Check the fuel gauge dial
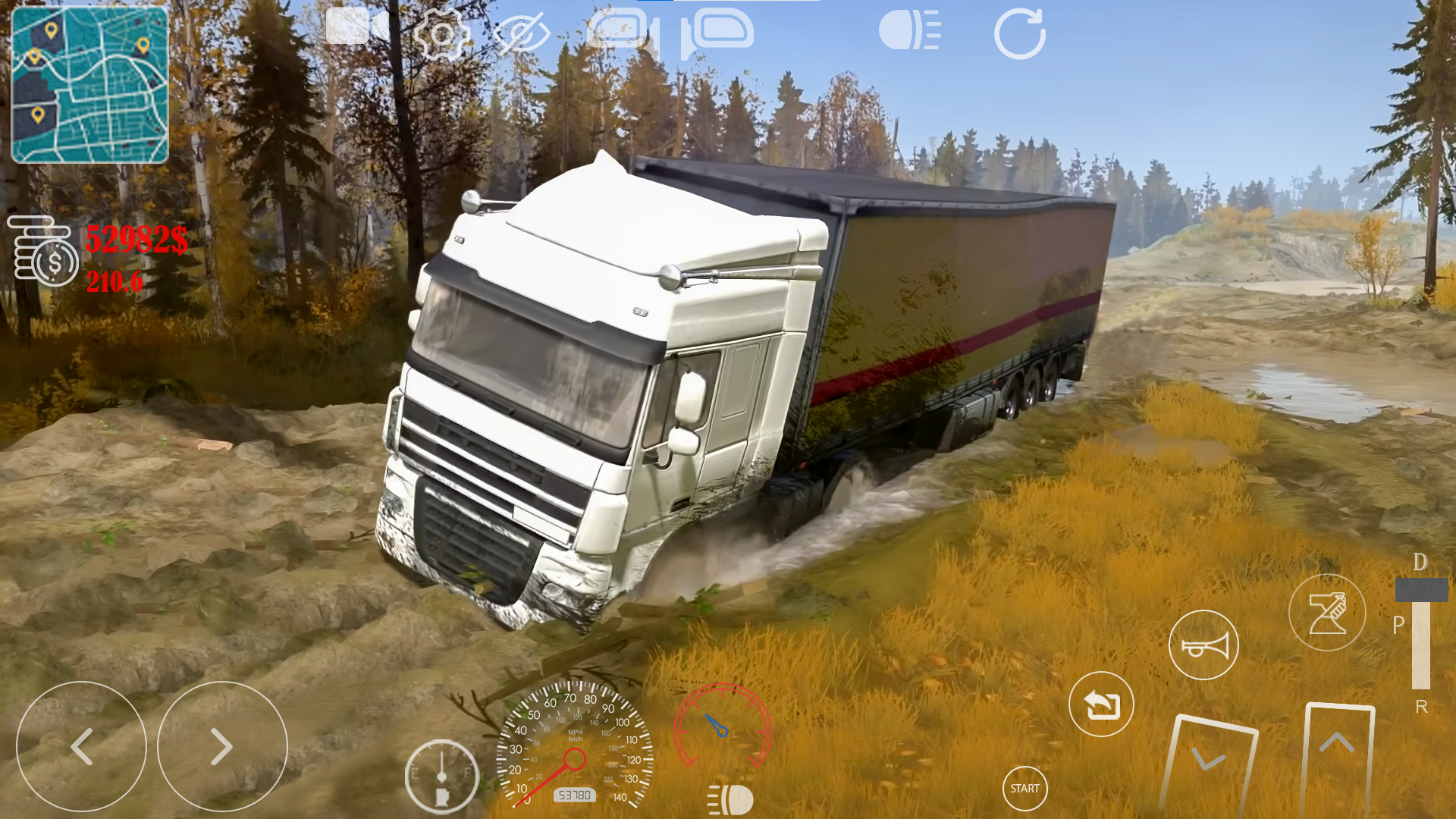The height and width of the screenshot is (819, 1456). coord(442,775)
